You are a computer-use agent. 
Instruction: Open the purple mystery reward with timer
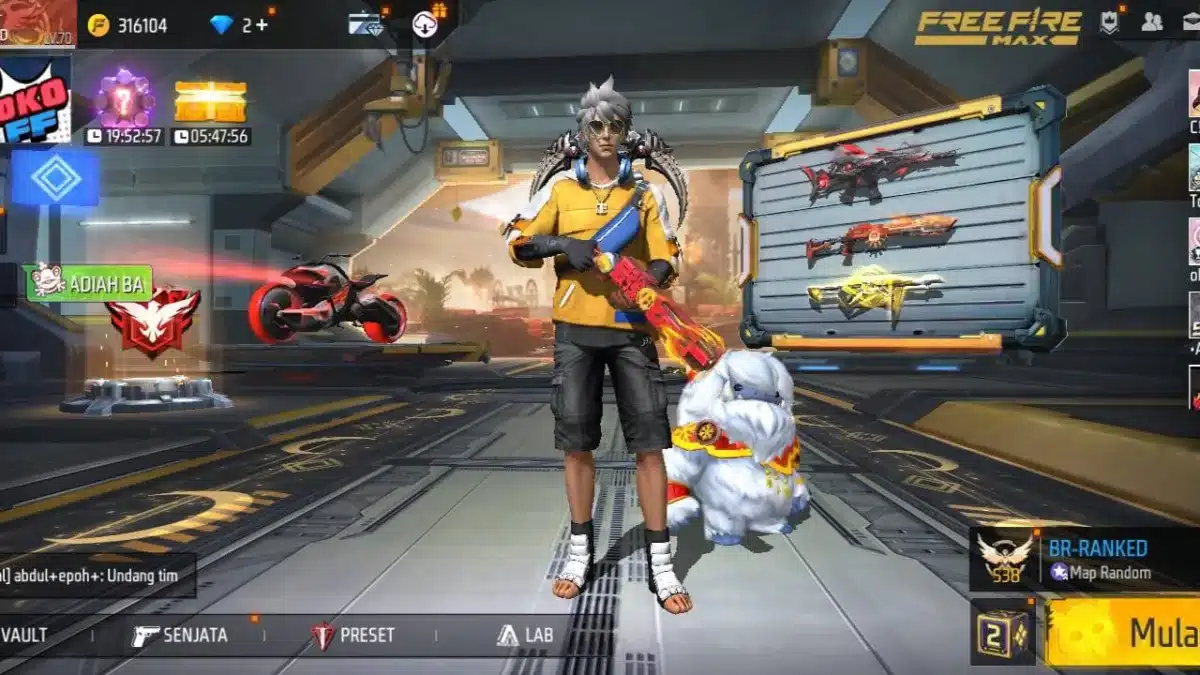[x=124, y=102]
